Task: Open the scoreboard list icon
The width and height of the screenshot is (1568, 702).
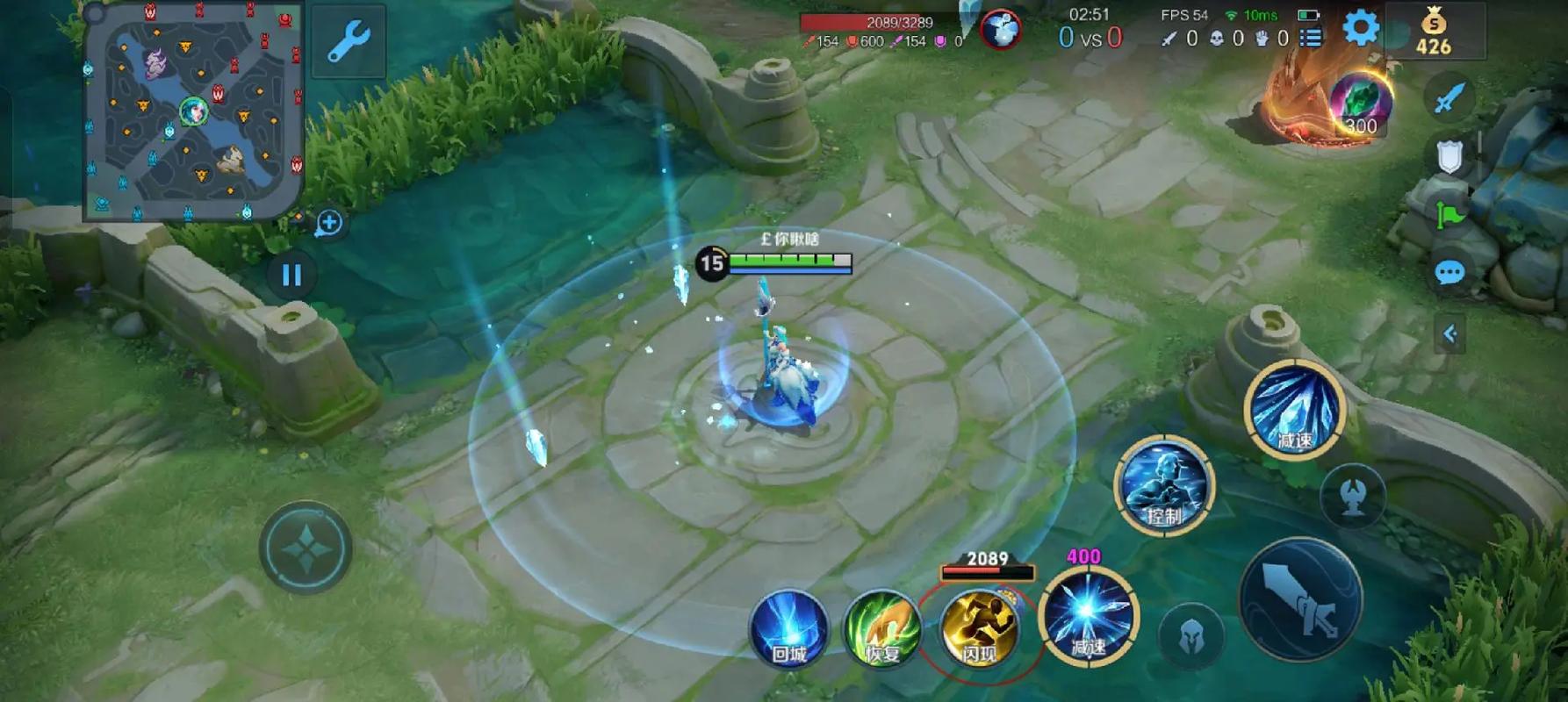Action: [x=1311, y=38]
